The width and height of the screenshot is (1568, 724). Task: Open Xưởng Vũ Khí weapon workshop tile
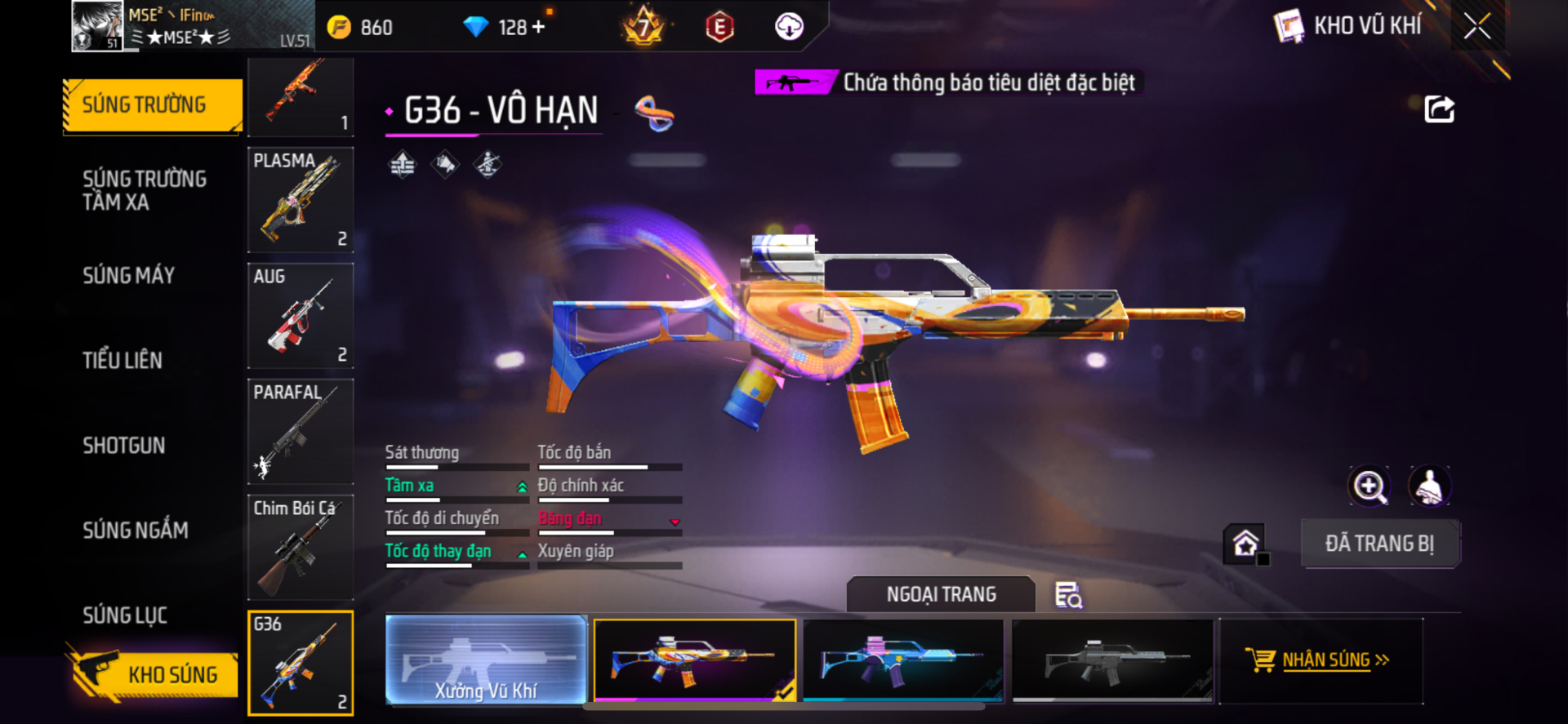(x=486, y=660)
